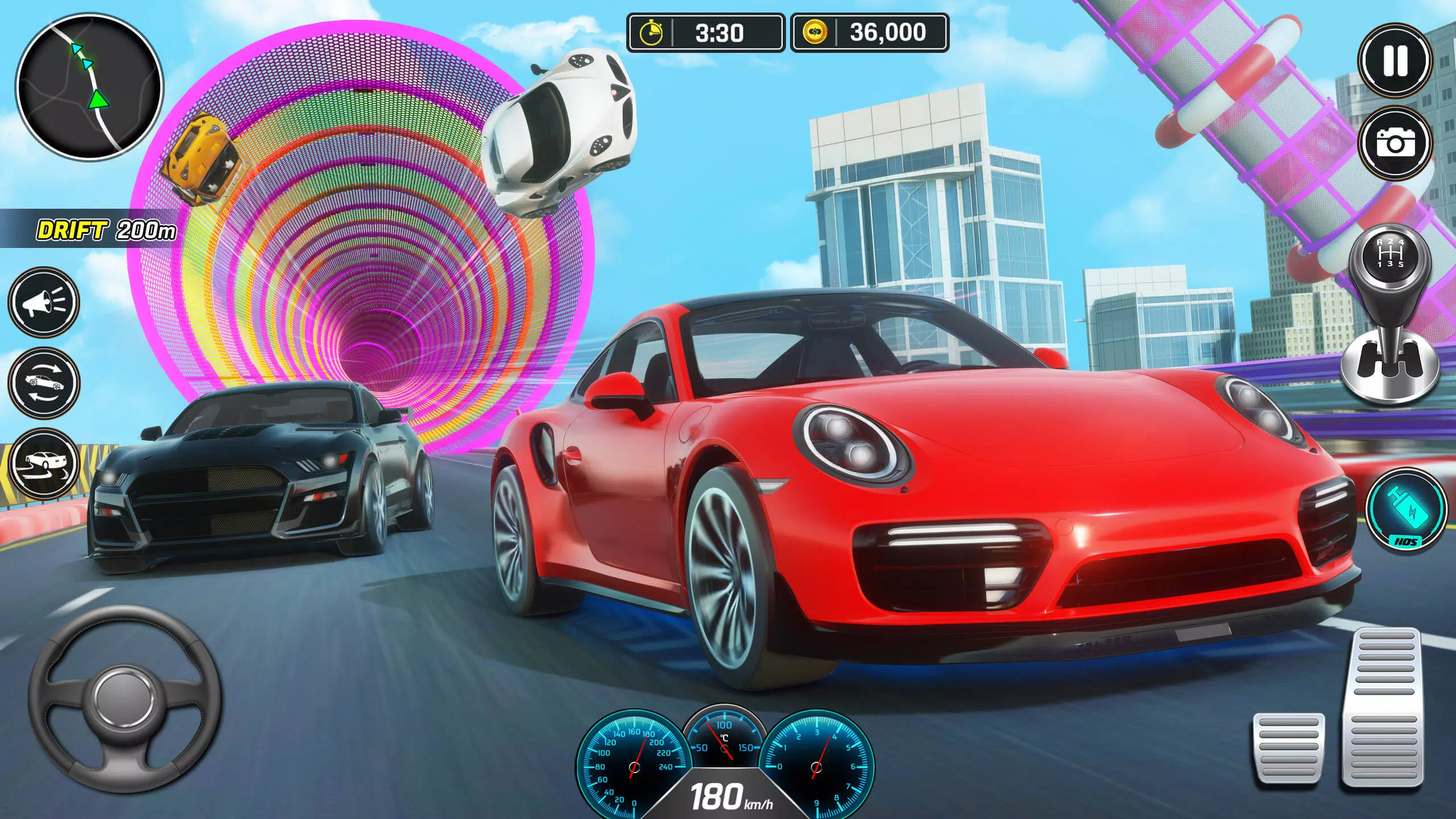Tap the camera view button
The width and height of the screenshot is (1456, 819).
1394,142
